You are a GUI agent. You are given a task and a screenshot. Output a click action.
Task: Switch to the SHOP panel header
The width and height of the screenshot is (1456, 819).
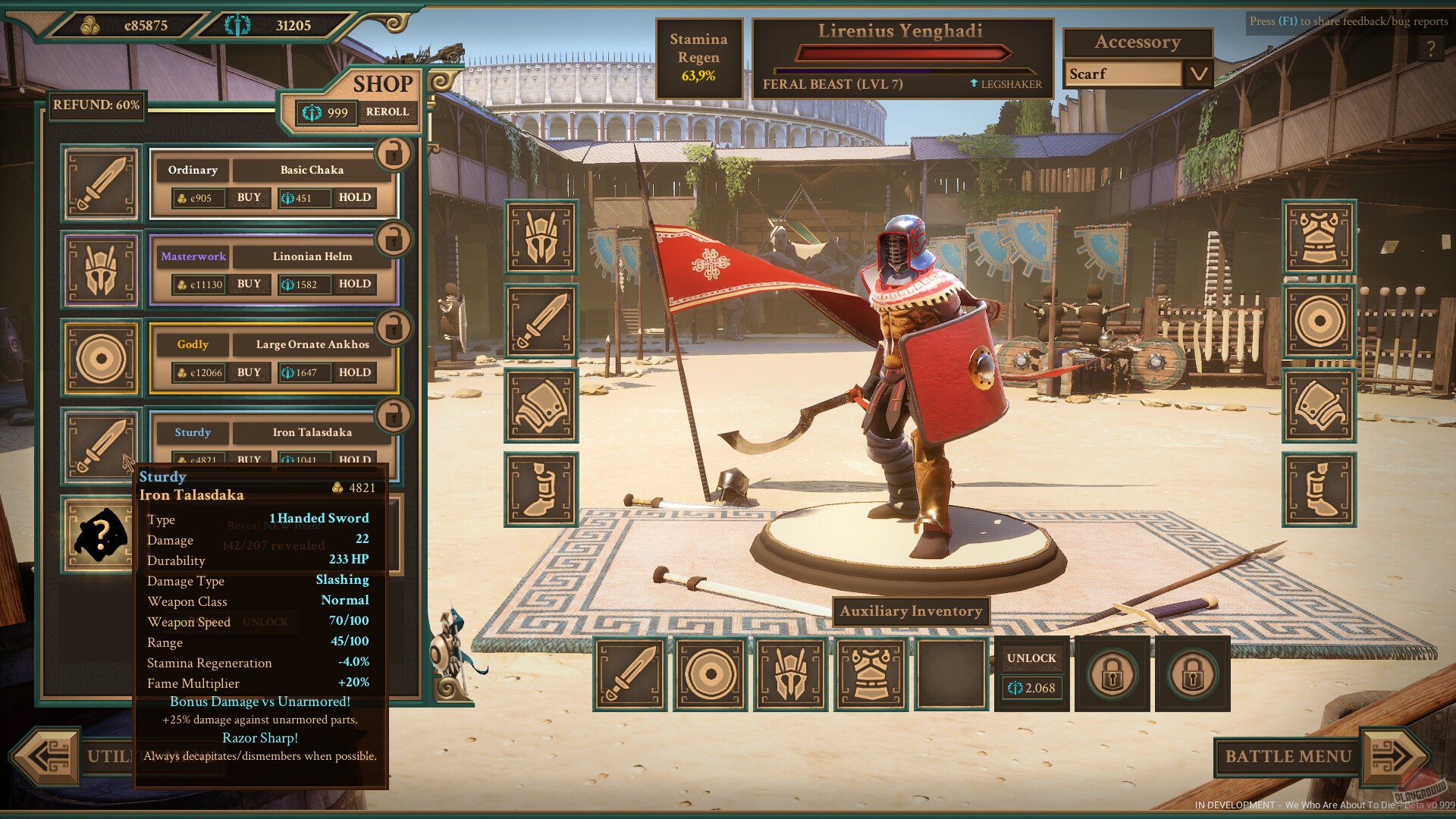(x=383, y=84)
